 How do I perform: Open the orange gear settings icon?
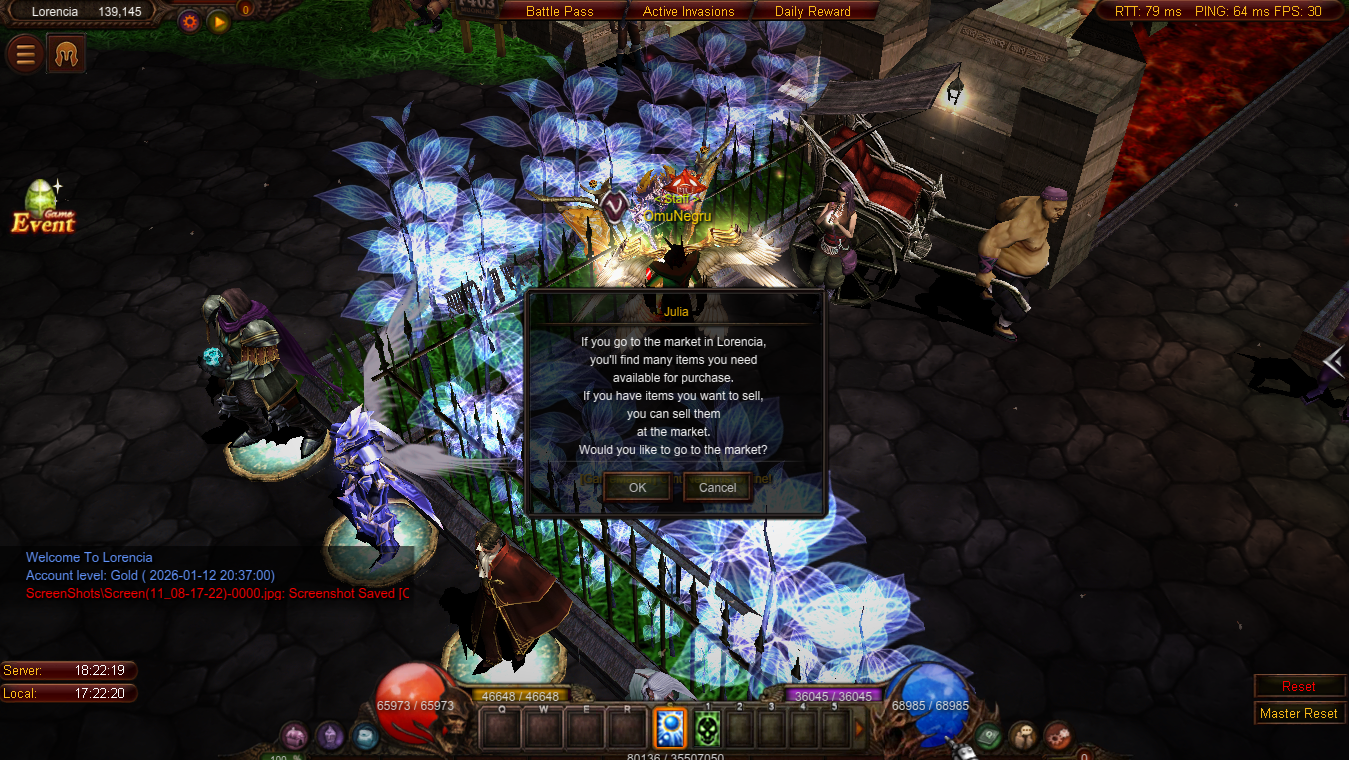click(189, 21)
